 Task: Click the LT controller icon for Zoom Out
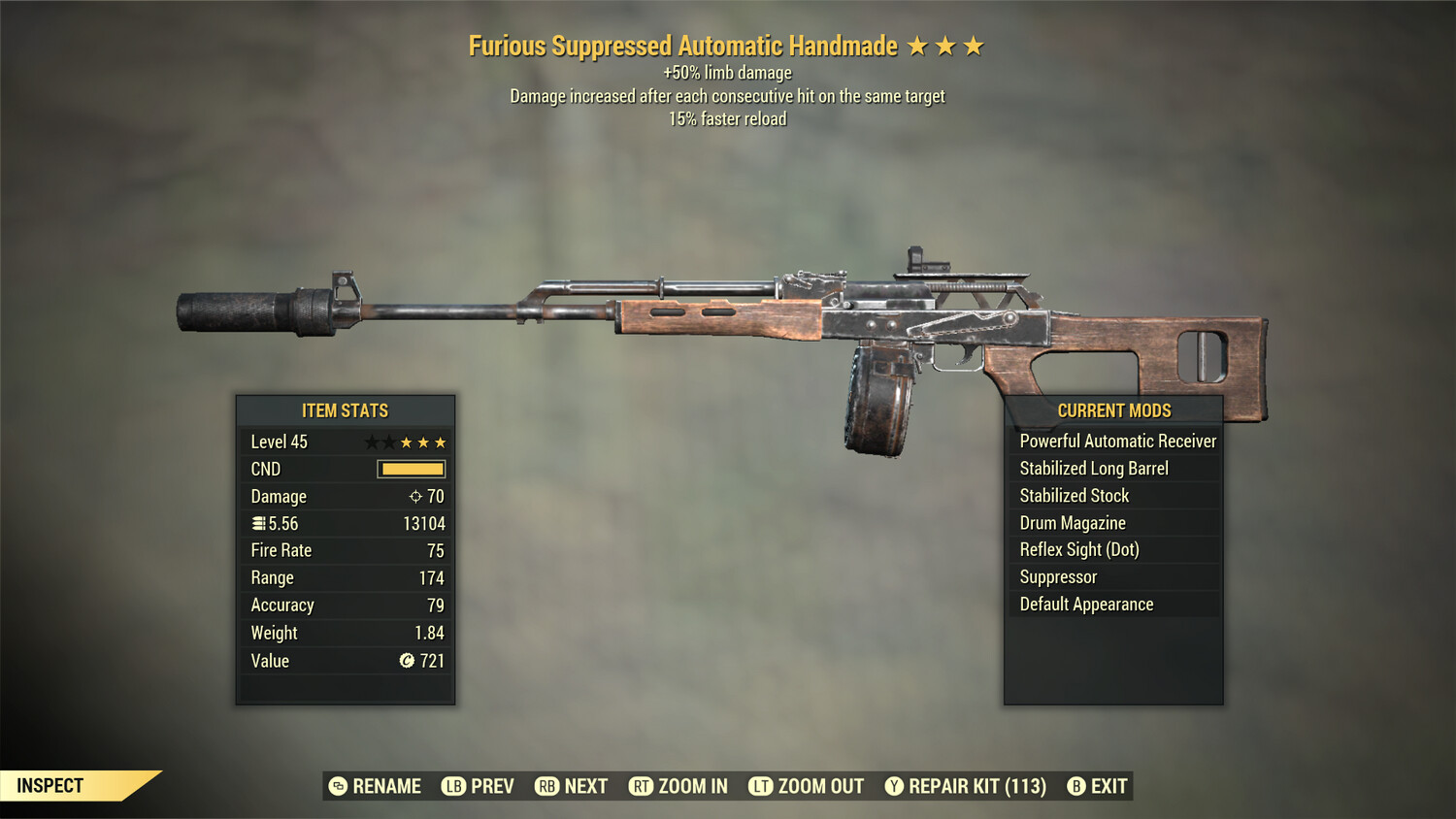(759, 786)
